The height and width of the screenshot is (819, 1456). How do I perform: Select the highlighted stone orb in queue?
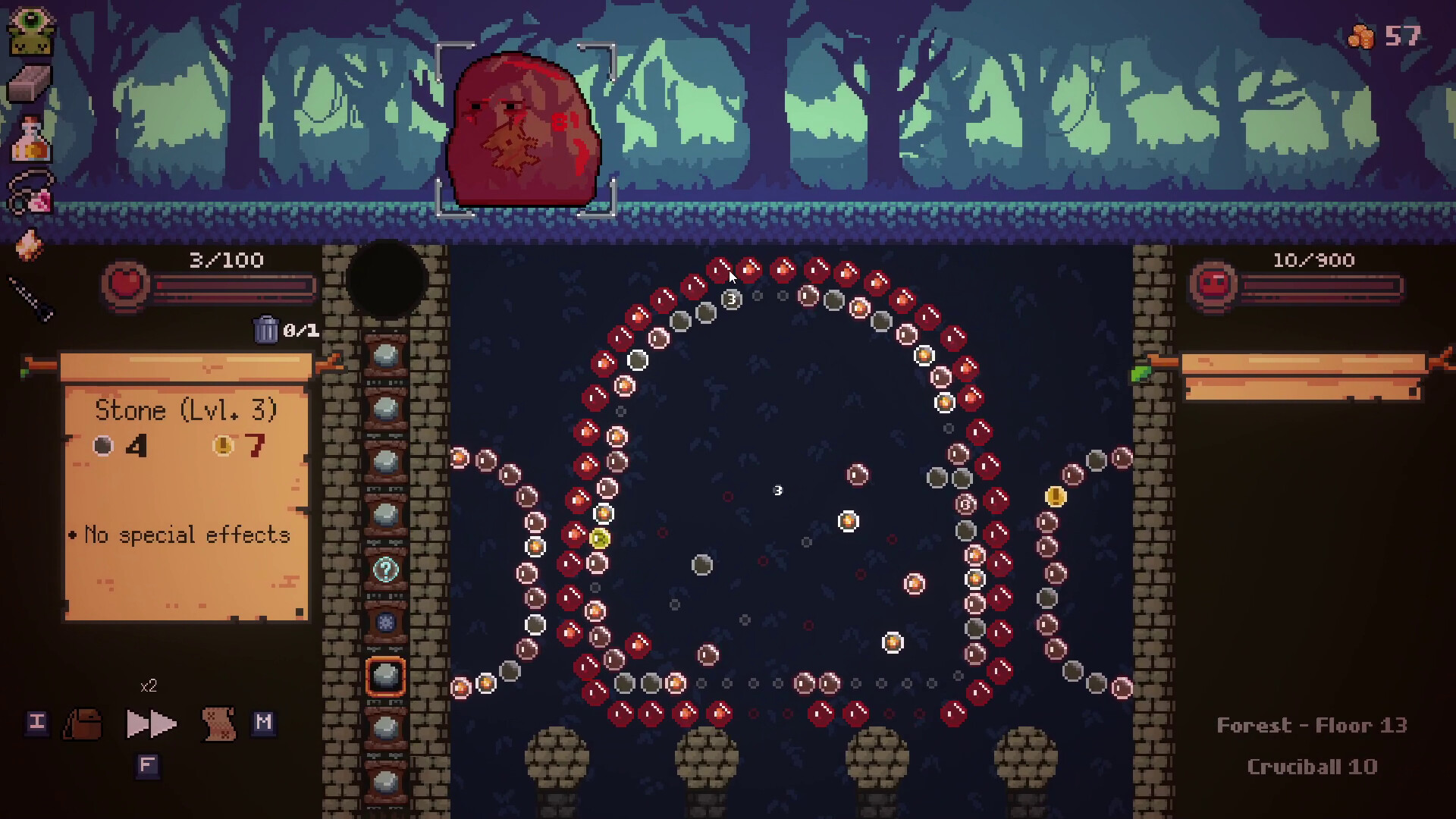click(x=385, y=675)
